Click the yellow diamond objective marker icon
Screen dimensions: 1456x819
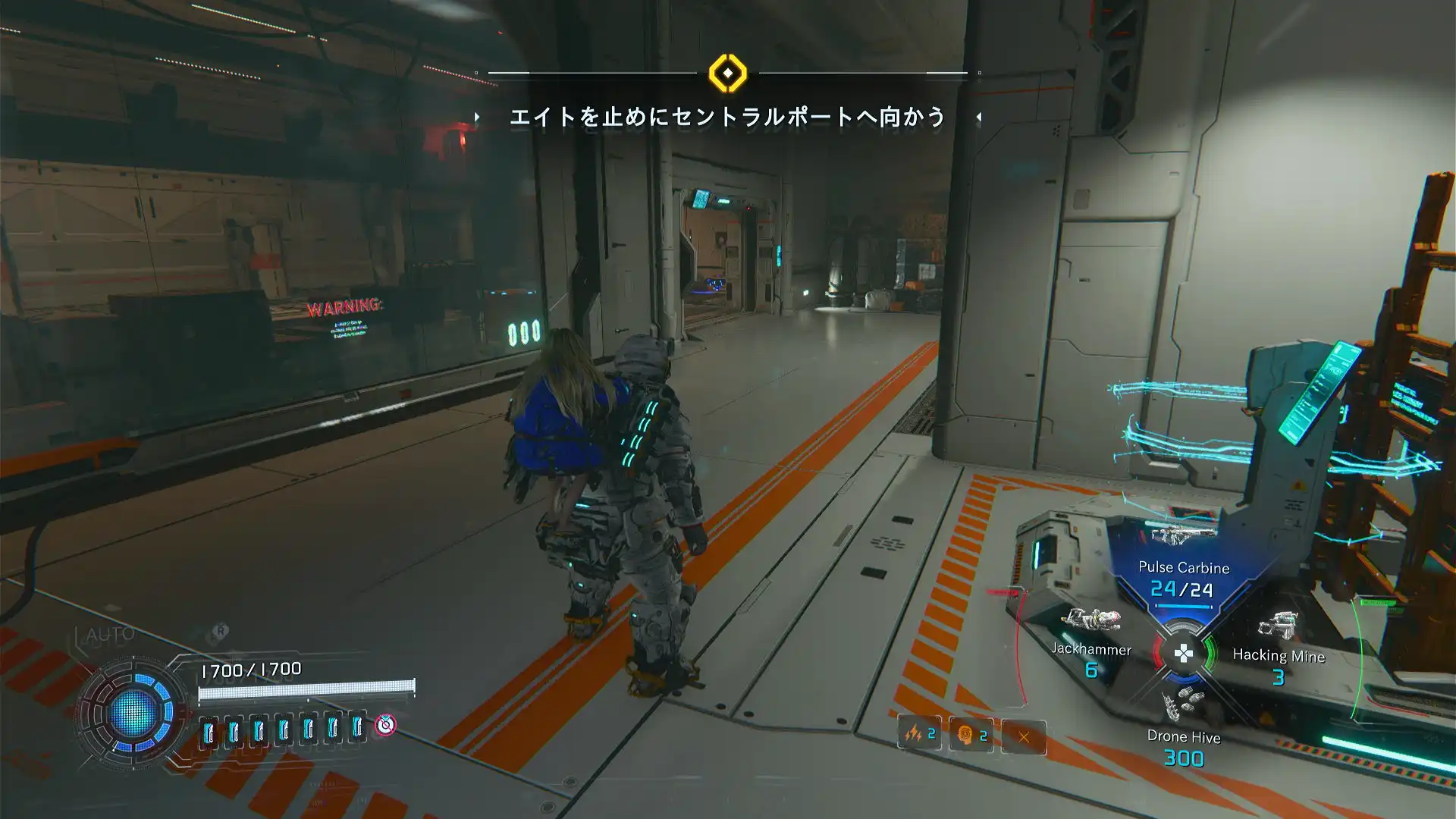[x=727, y=74]
